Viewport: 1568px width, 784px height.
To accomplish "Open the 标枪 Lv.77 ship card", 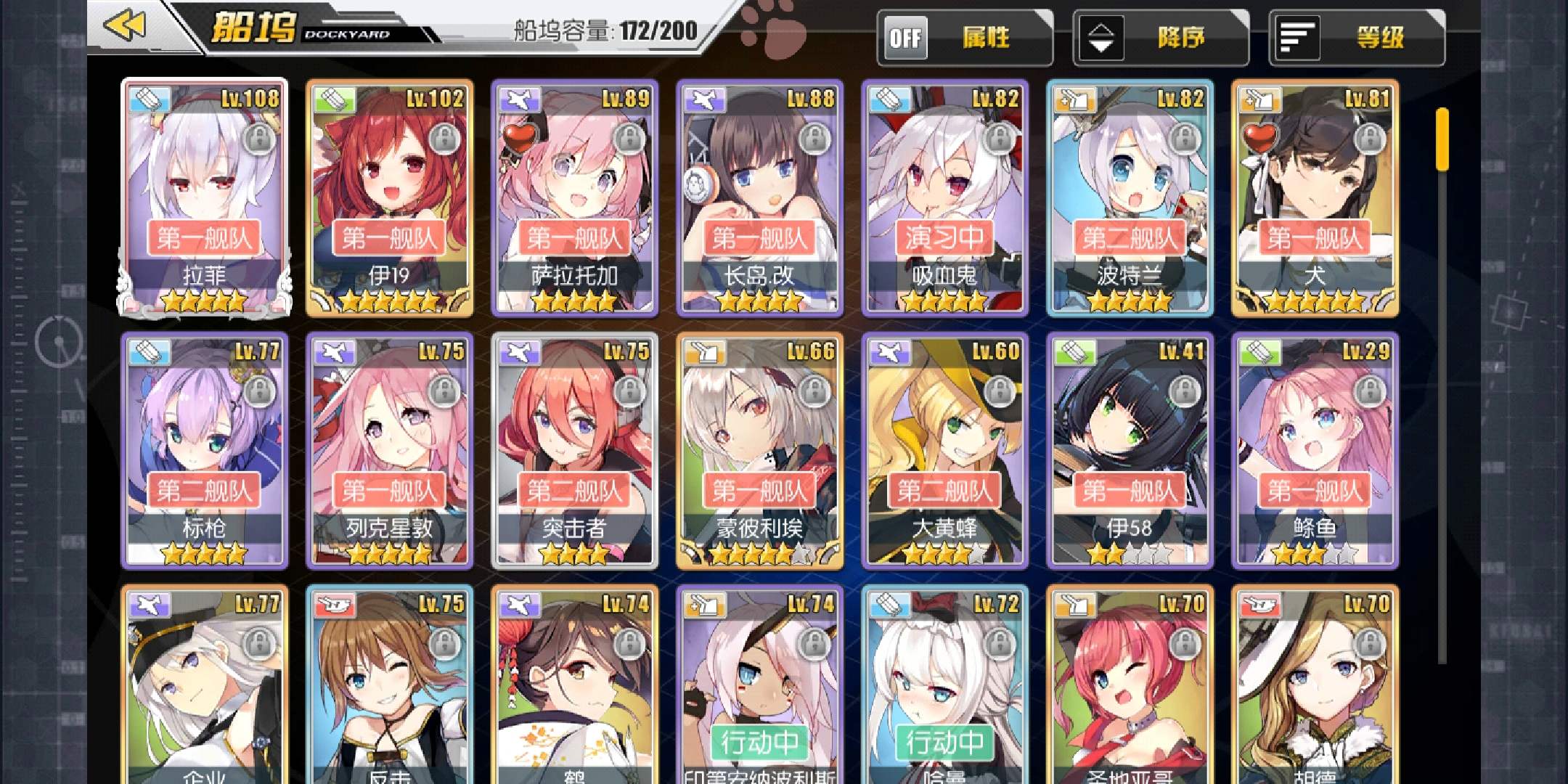I will tap(205, 450).
